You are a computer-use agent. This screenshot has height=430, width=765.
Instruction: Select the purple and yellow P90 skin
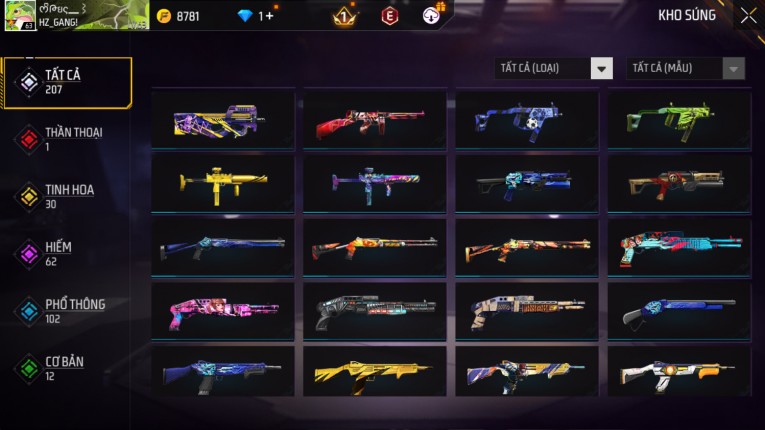[223, 120]
